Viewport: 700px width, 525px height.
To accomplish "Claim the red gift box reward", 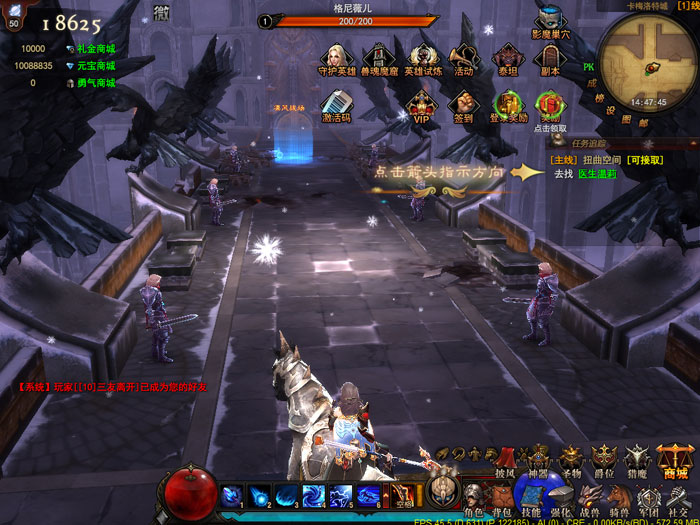I will (x=549, y=103).
